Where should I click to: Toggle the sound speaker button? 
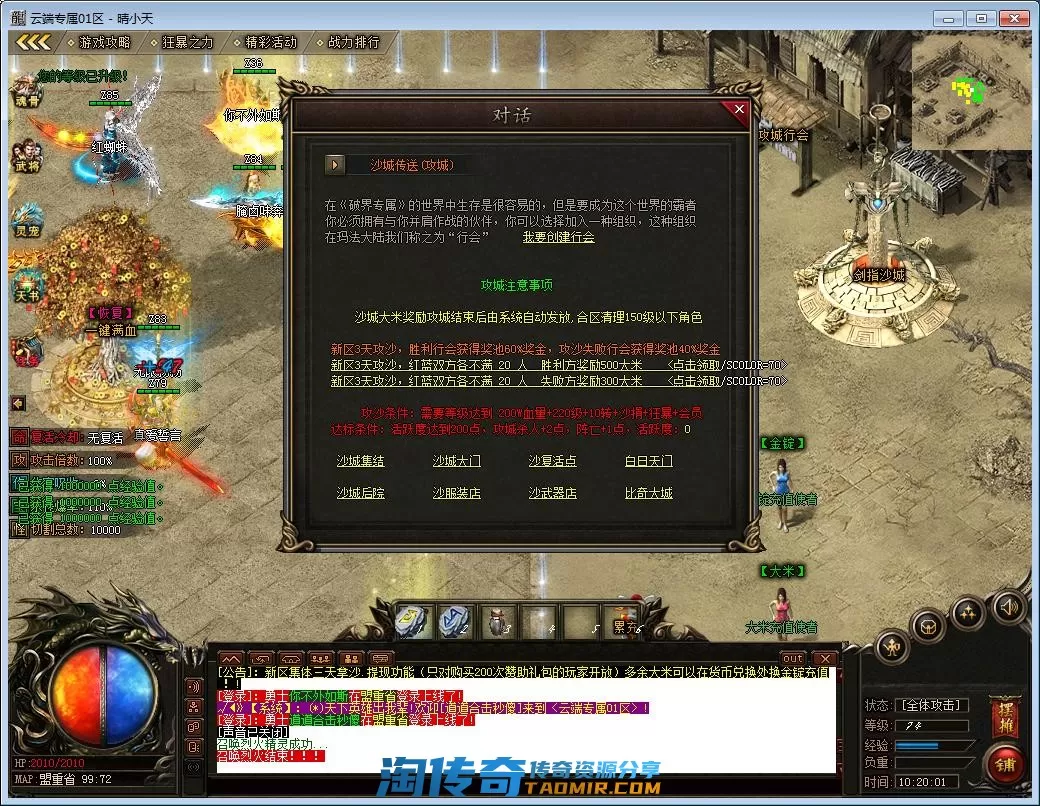click(x=1009, y=606)
